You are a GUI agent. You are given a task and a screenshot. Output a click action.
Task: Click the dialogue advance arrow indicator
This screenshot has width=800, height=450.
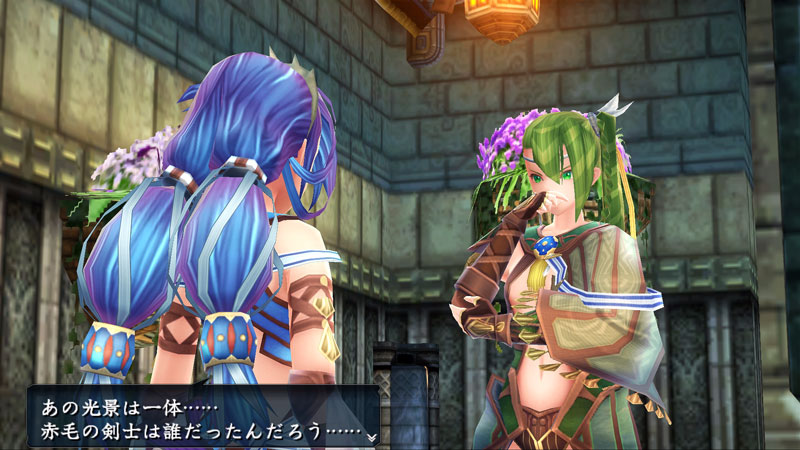tap(371, 437)
